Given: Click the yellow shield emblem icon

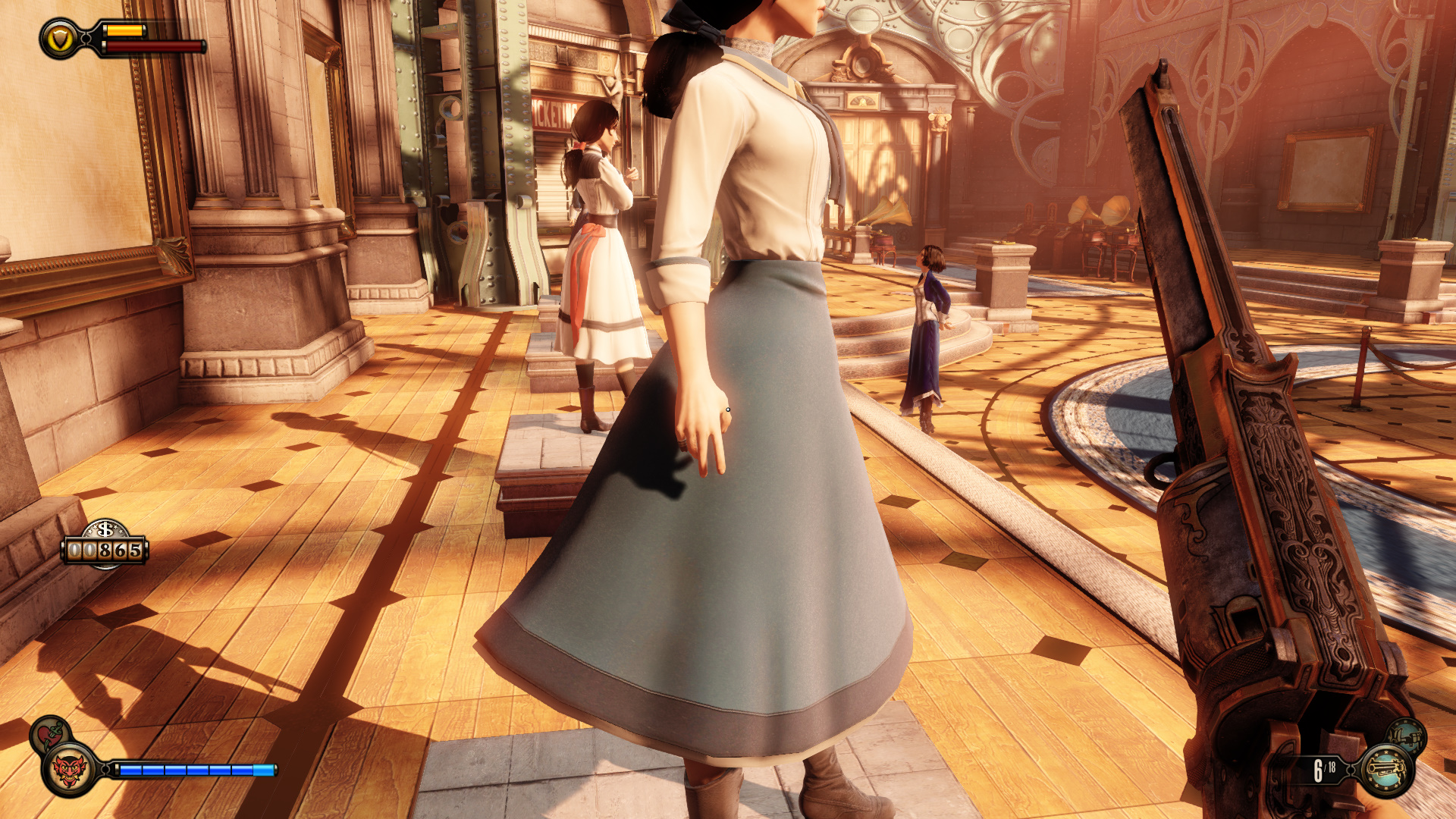Looking at the screenshot, I should [60, 38].
